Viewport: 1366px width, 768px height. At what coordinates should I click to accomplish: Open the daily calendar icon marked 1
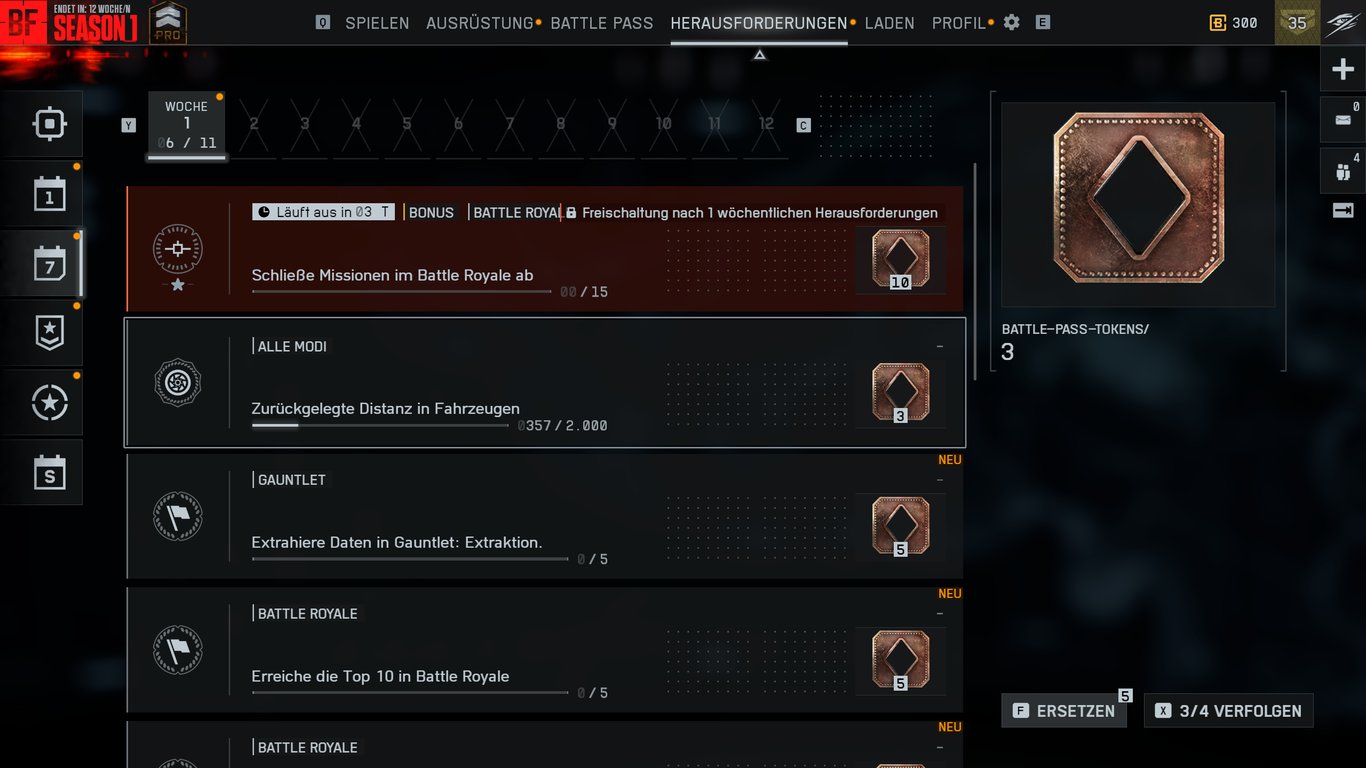pos(49,195)
